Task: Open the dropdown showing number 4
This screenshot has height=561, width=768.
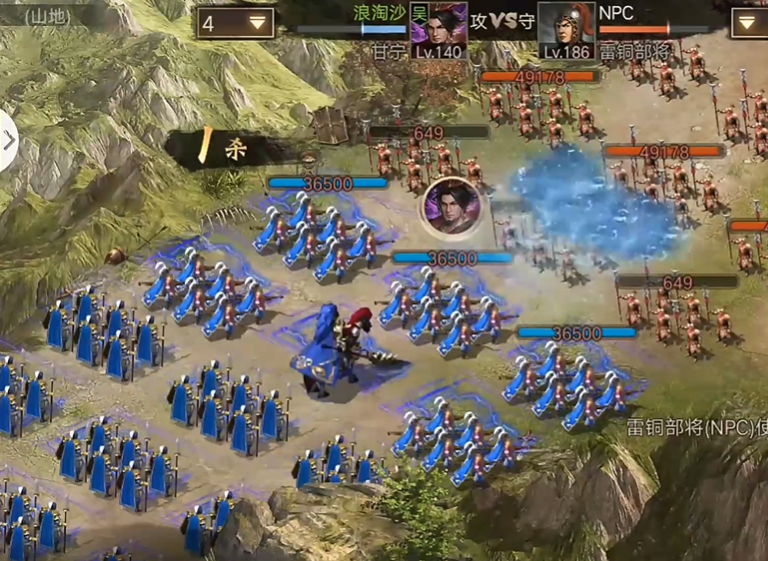Action: click(x=236, y=22)
